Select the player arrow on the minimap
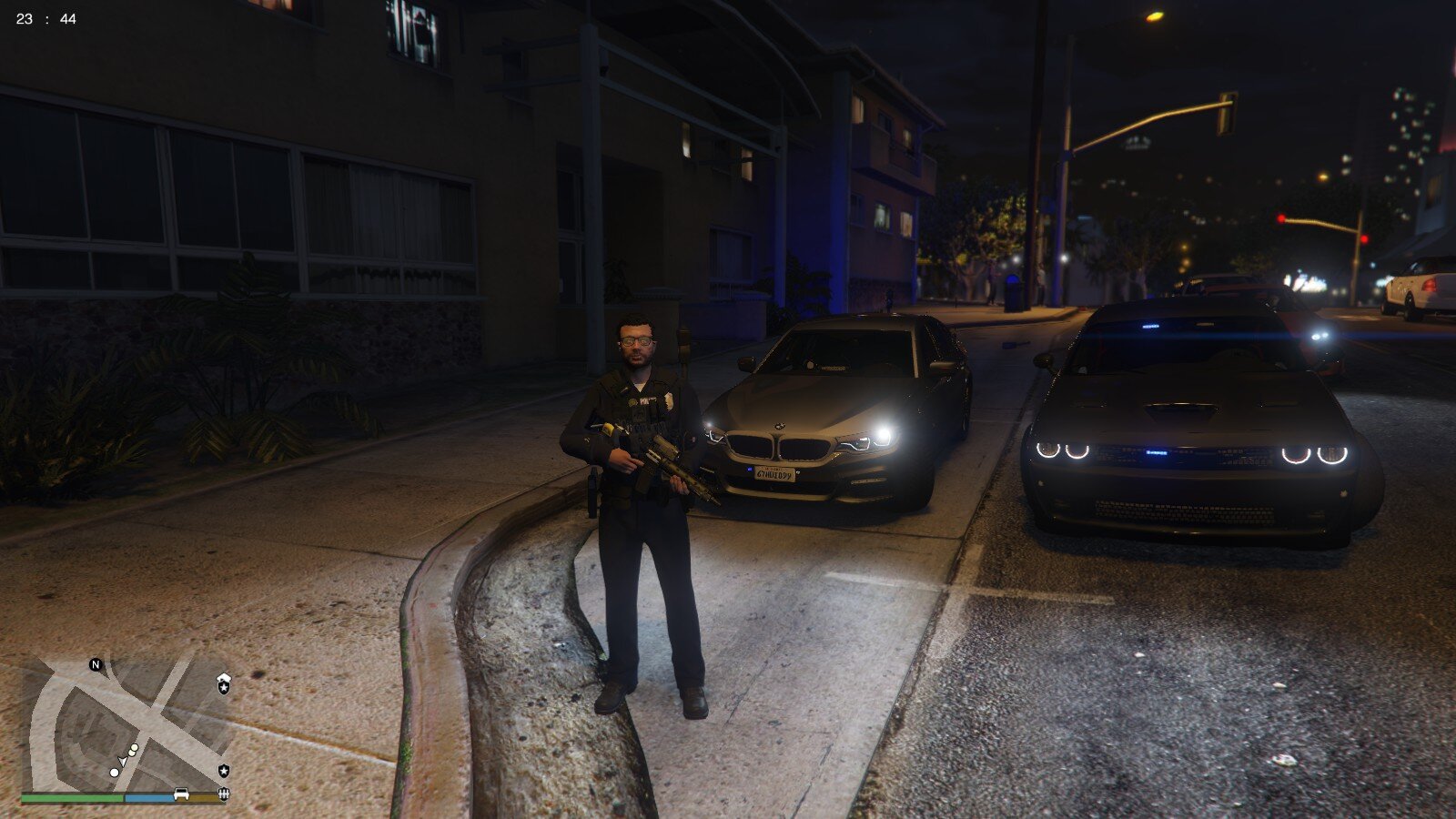 122,761
